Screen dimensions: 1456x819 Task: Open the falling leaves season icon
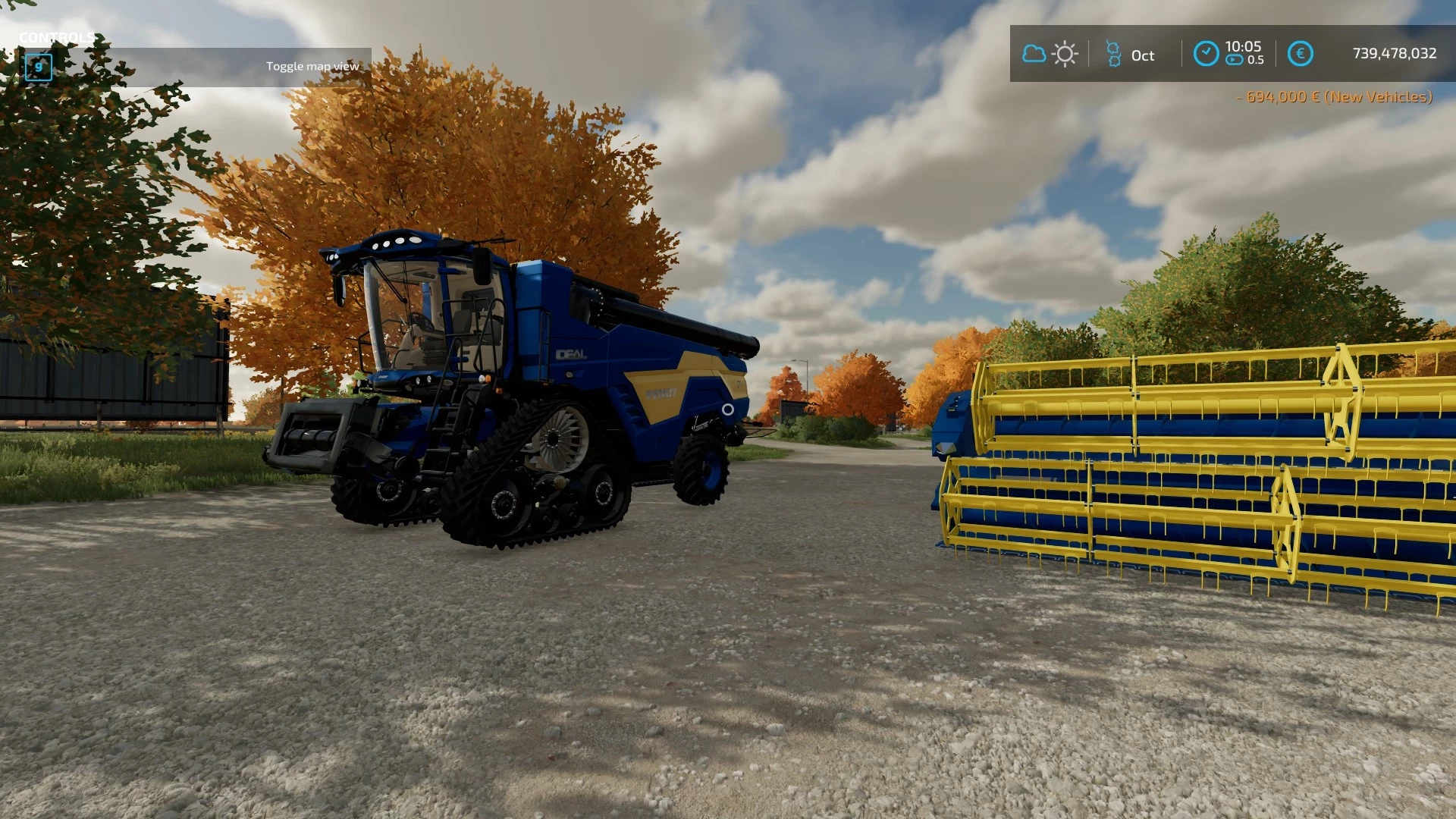click(x=1115, y=53)
